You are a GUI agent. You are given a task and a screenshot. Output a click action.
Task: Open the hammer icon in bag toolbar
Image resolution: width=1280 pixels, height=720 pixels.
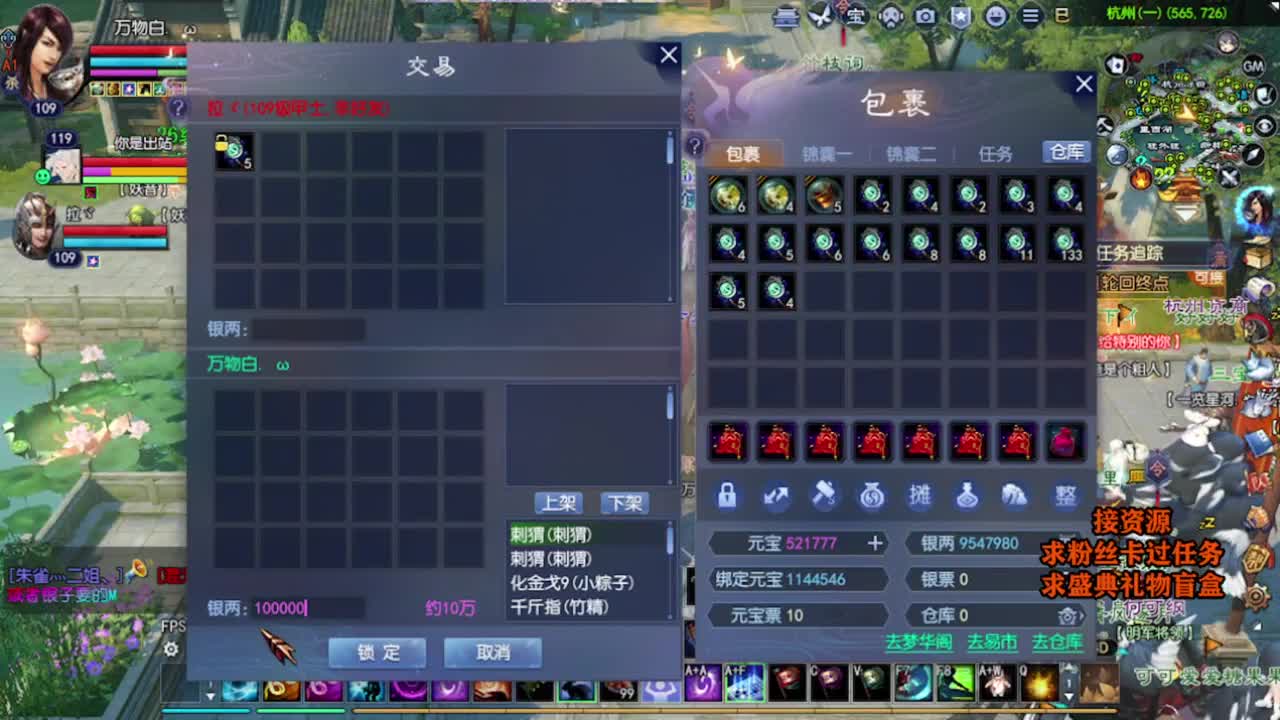(825, 495)
